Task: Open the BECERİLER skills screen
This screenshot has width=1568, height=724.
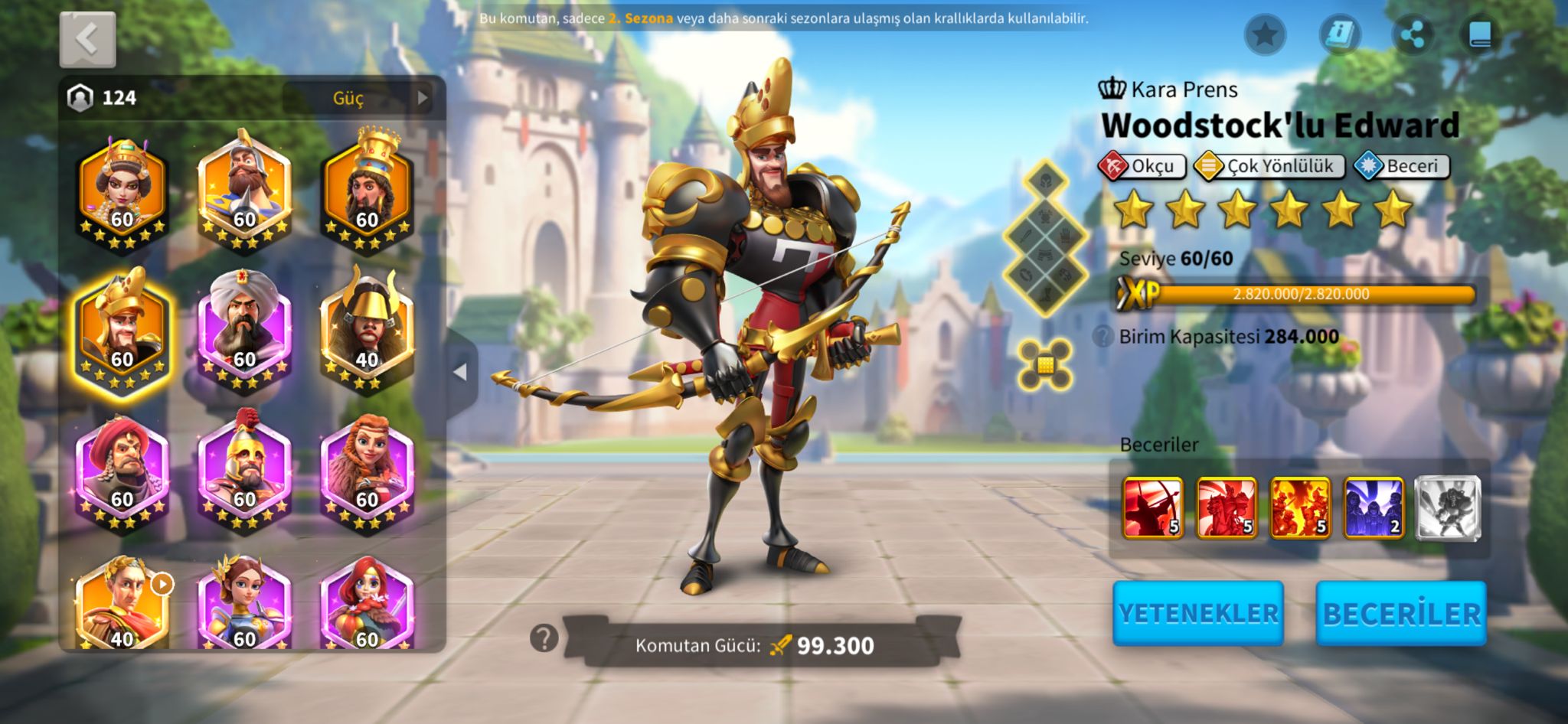Action: (x=1401, y=613)
